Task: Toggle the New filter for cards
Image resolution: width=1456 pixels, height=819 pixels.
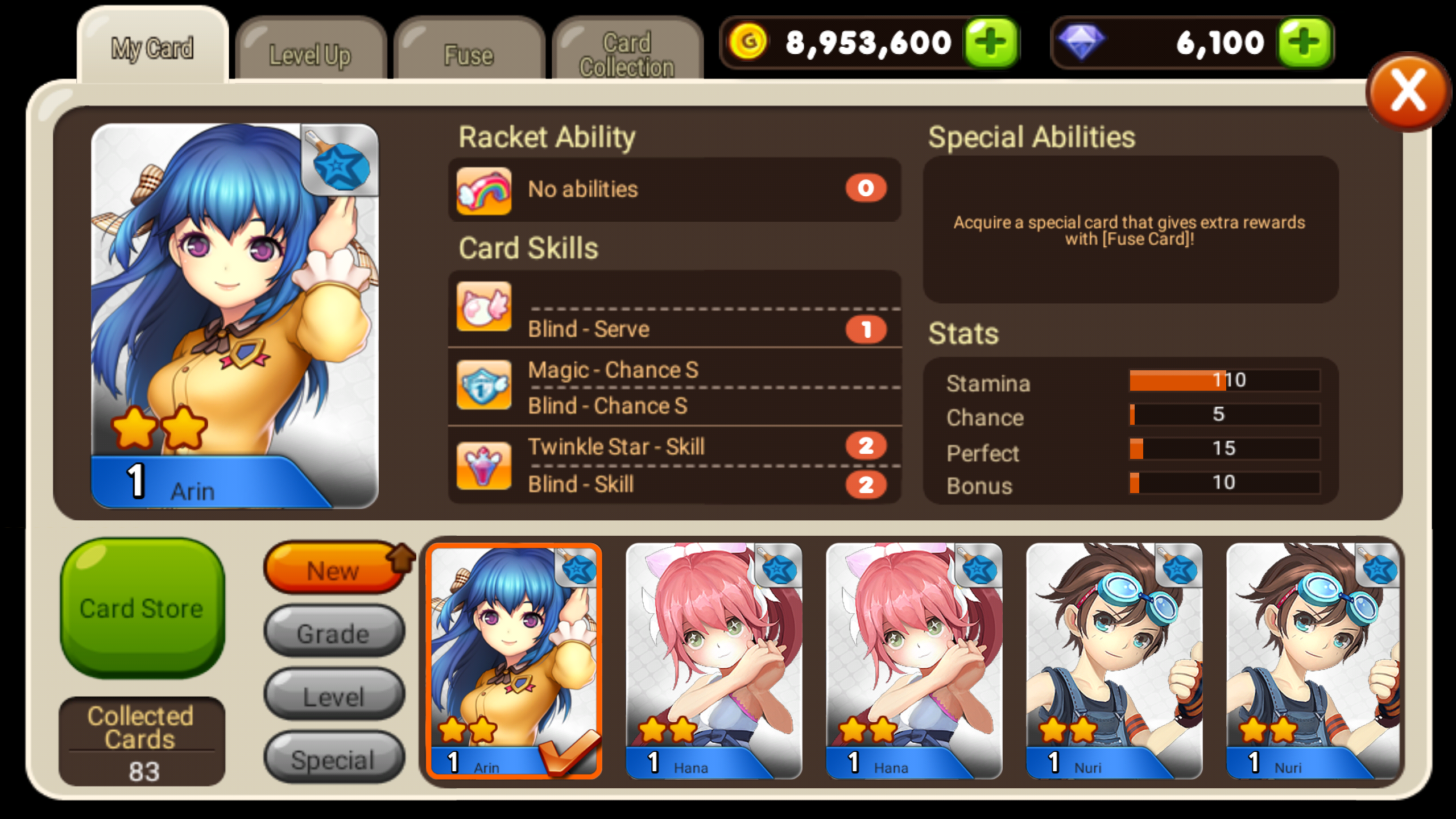Action: 333,570
